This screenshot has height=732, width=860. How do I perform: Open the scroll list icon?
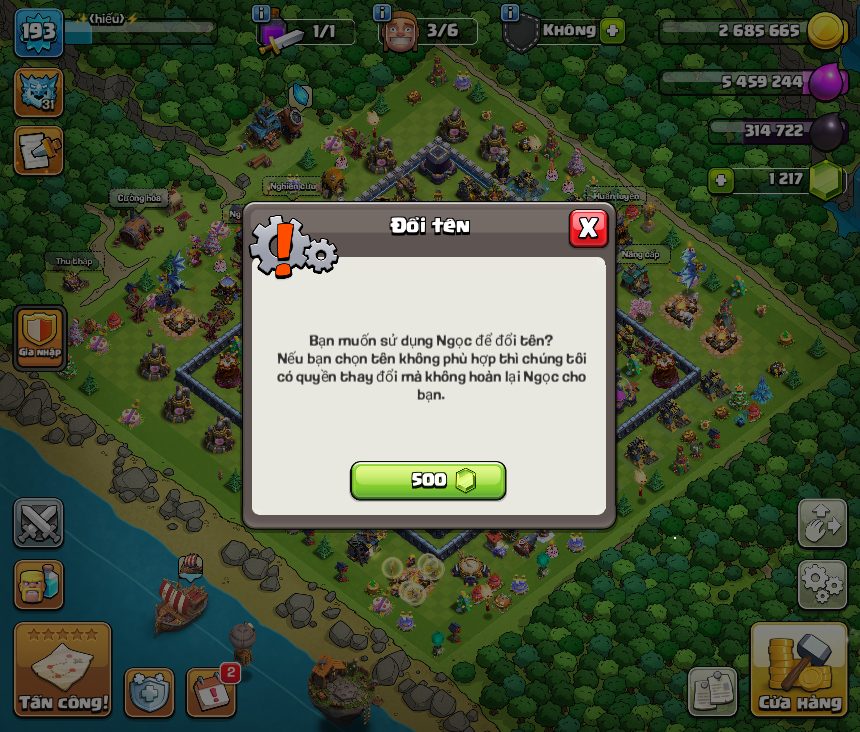point(38,150)
